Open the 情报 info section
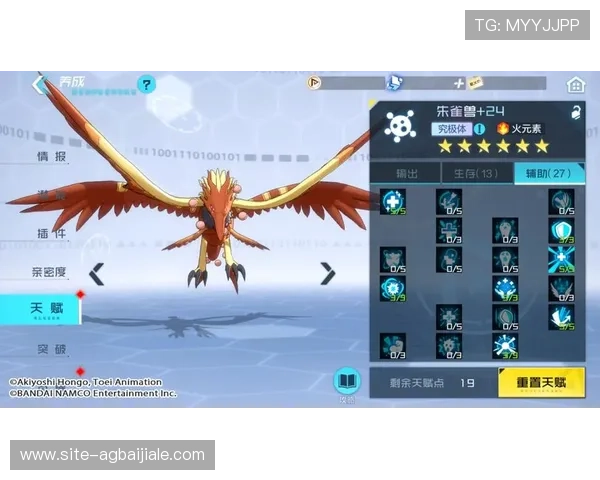The image size is (600, 480). pyautogui.click(x=51, y=157)
